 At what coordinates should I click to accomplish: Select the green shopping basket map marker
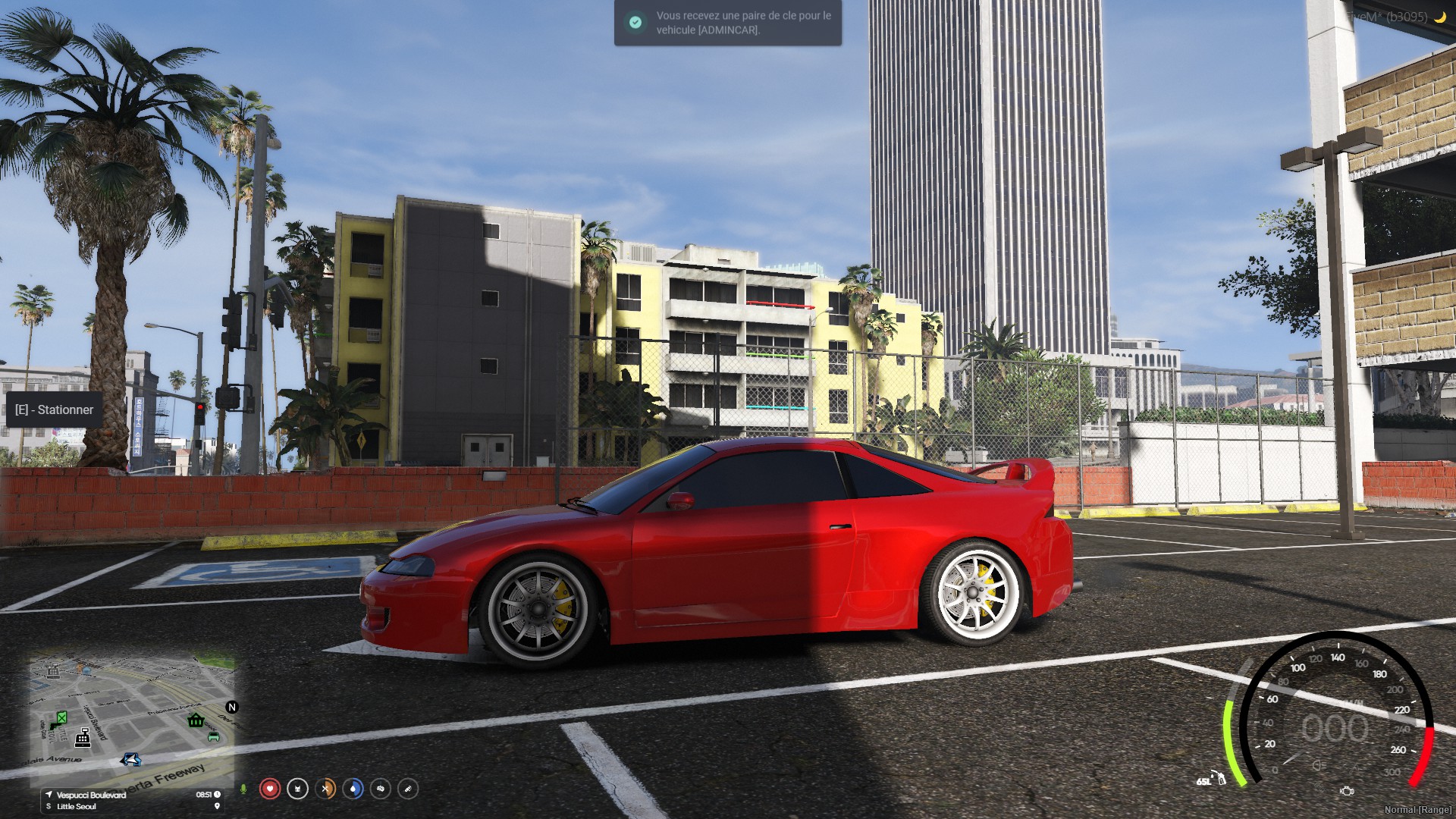[196, 720]
